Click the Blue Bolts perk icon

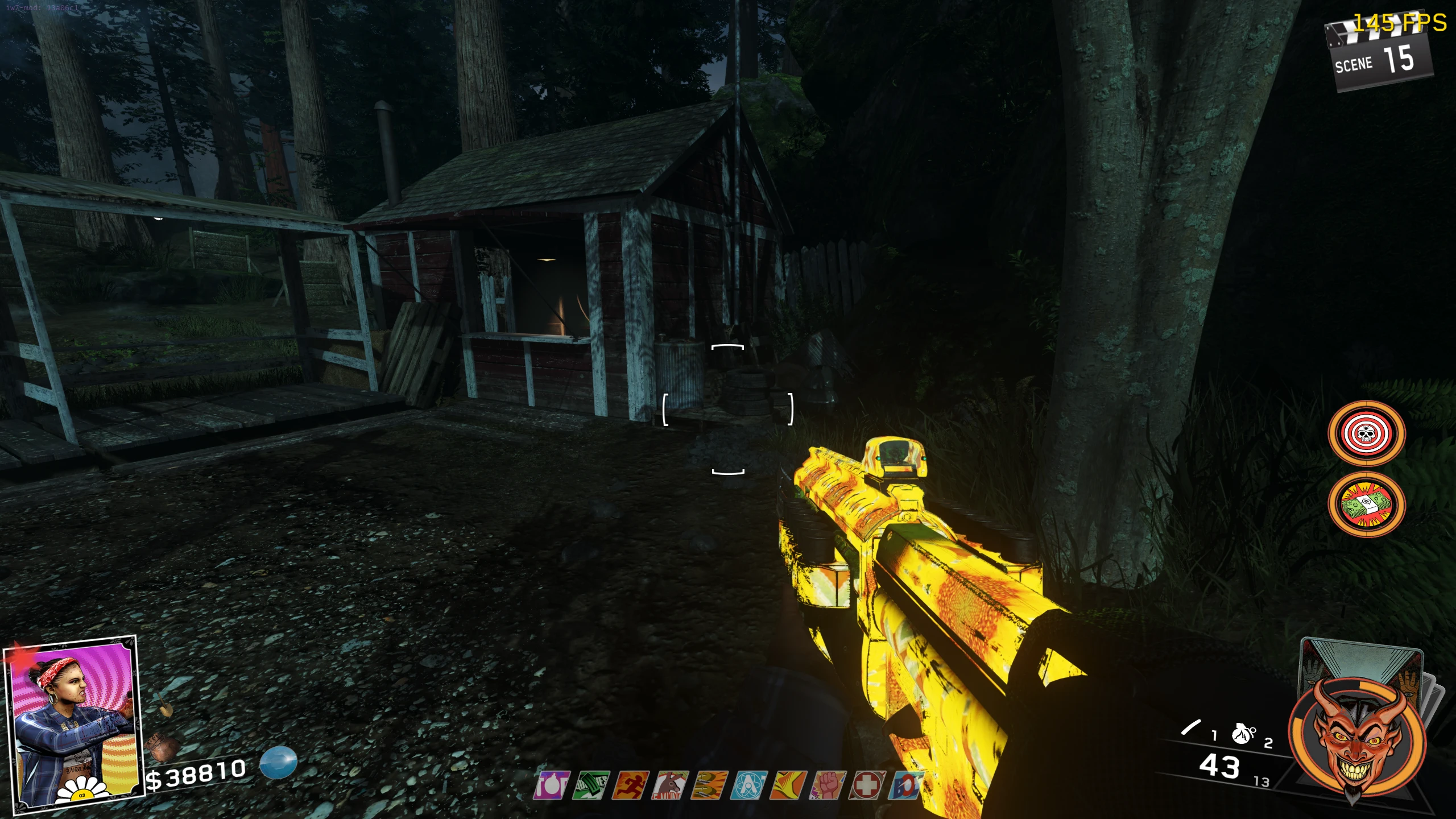[x=905, y=785]
